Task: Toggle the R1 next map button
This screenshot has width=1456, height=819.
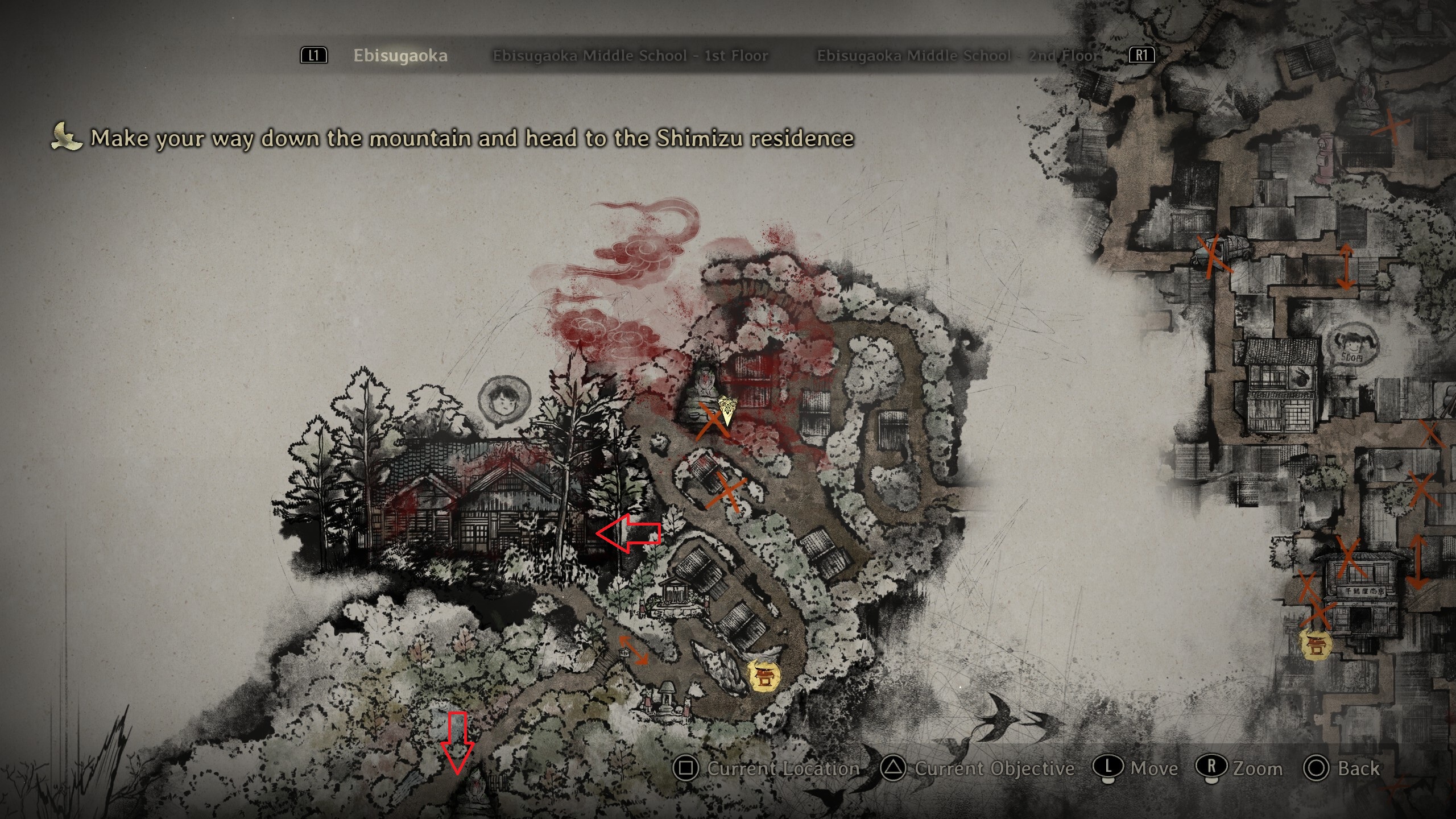Action: 1143,56
